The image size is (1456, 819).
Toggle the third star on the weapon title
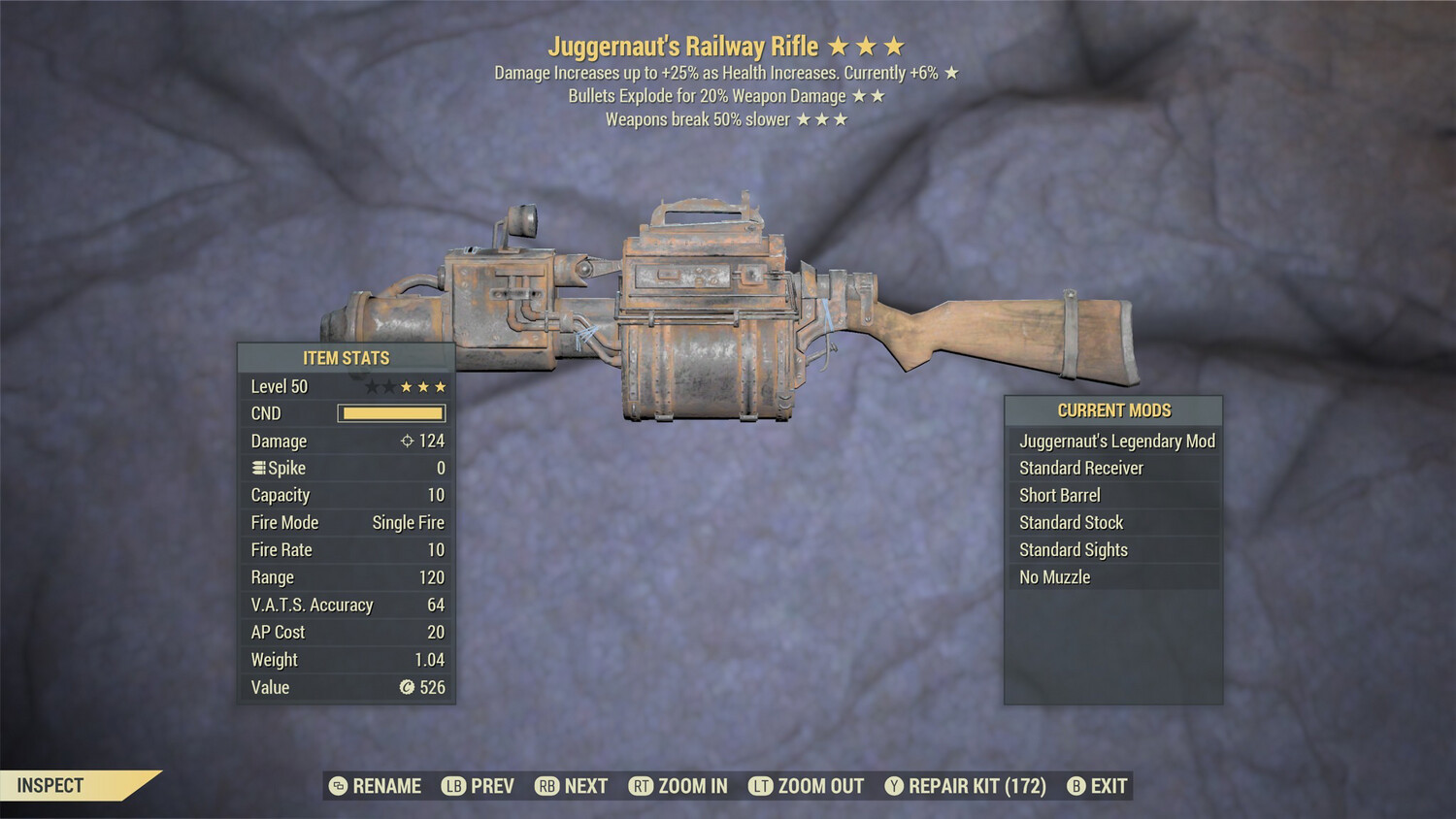pyautogui.click(x=895, y=45)
